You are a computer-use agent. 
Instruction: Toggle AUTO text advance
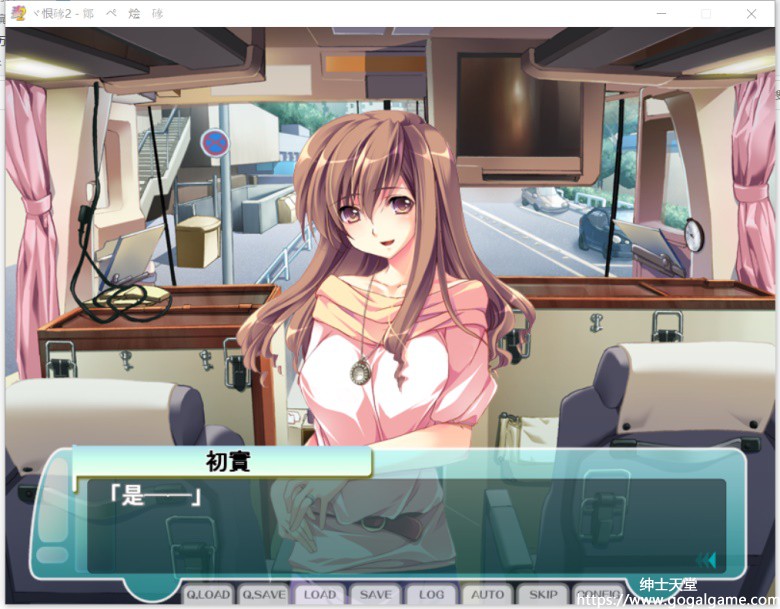pos(488,594)
